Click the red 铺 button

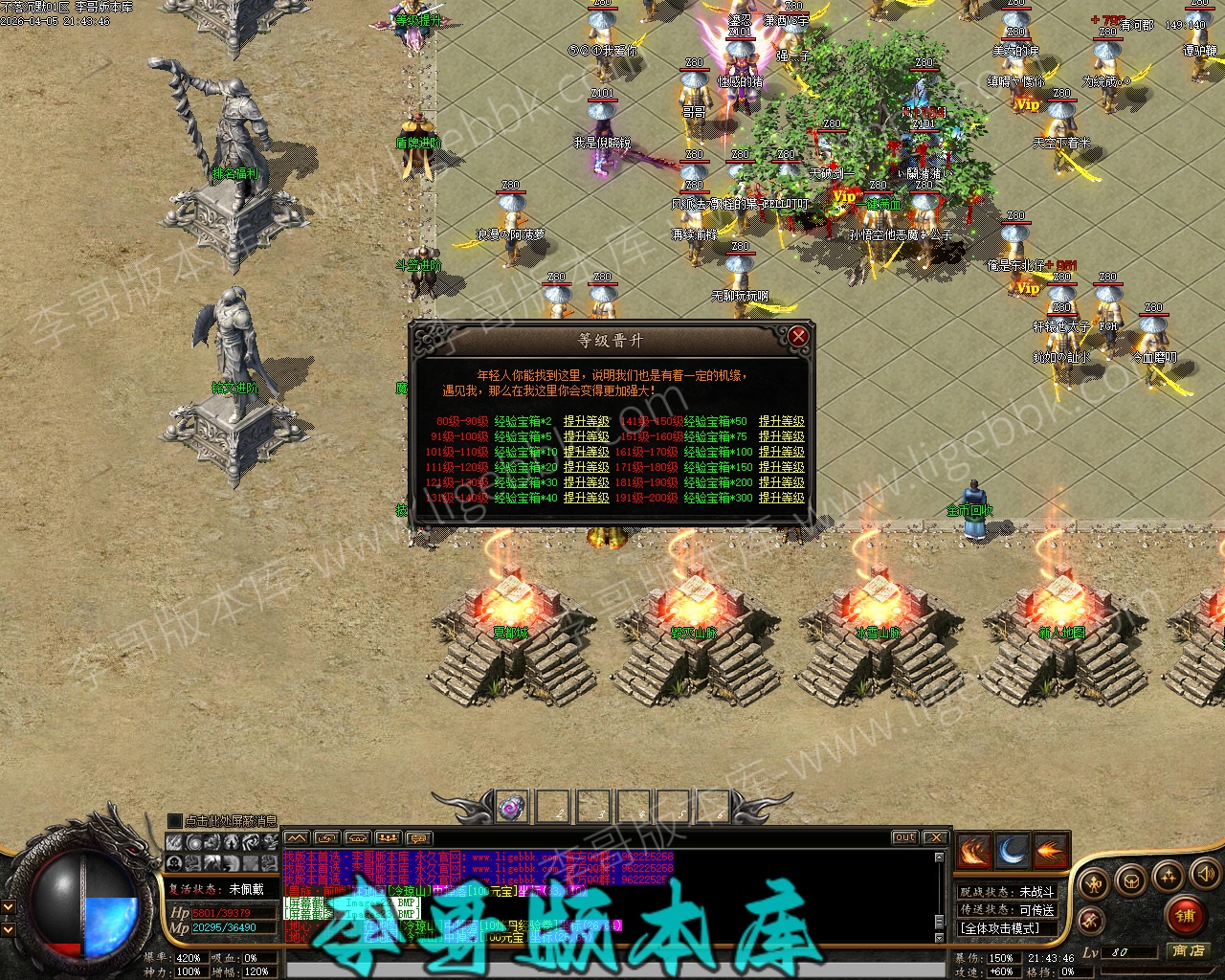[1185, 916]
